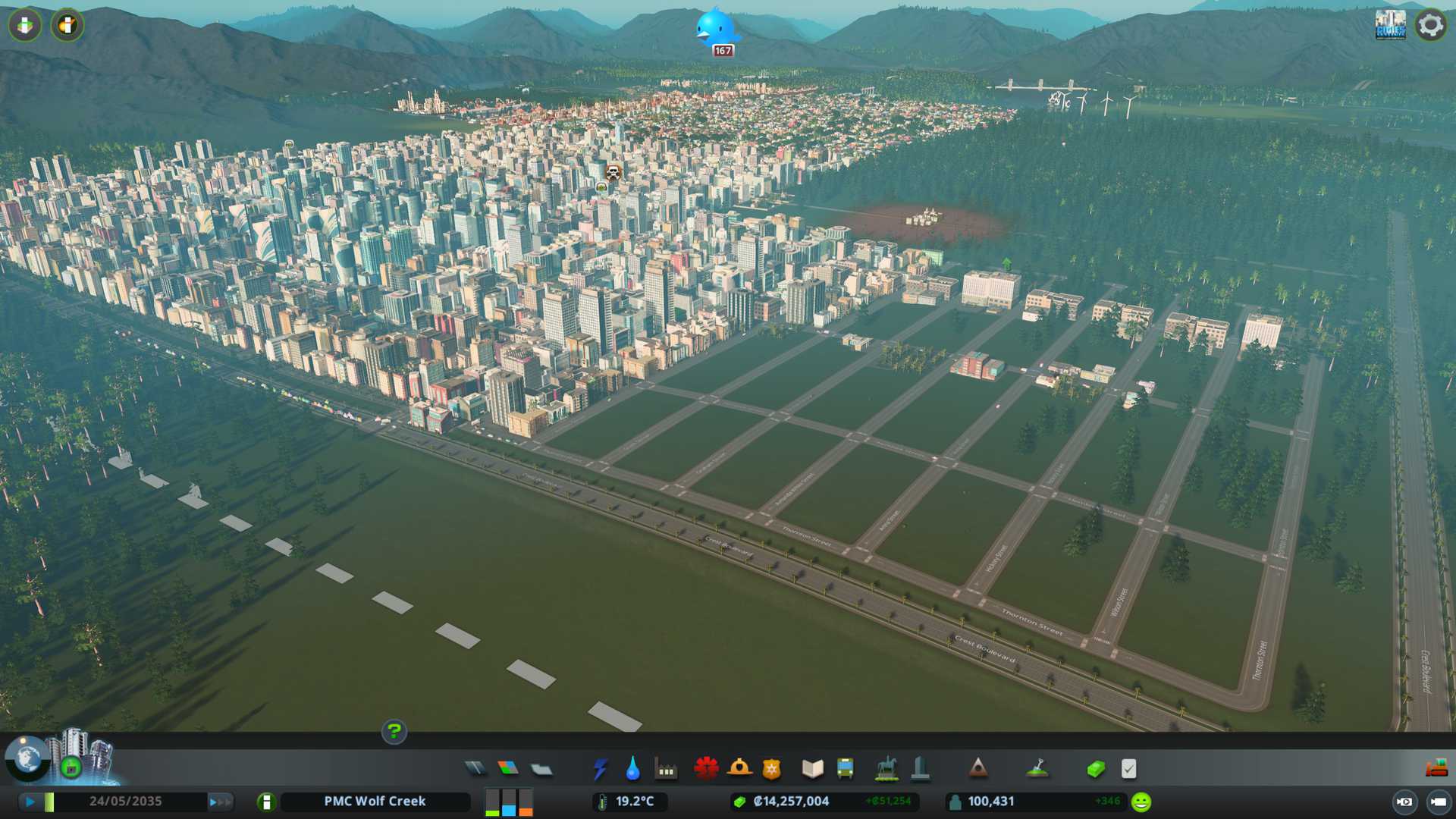The height and width of the screenshot is (819, 1456).
Task: Choose the Fire Department helmet menu
Action: point(739,769)
